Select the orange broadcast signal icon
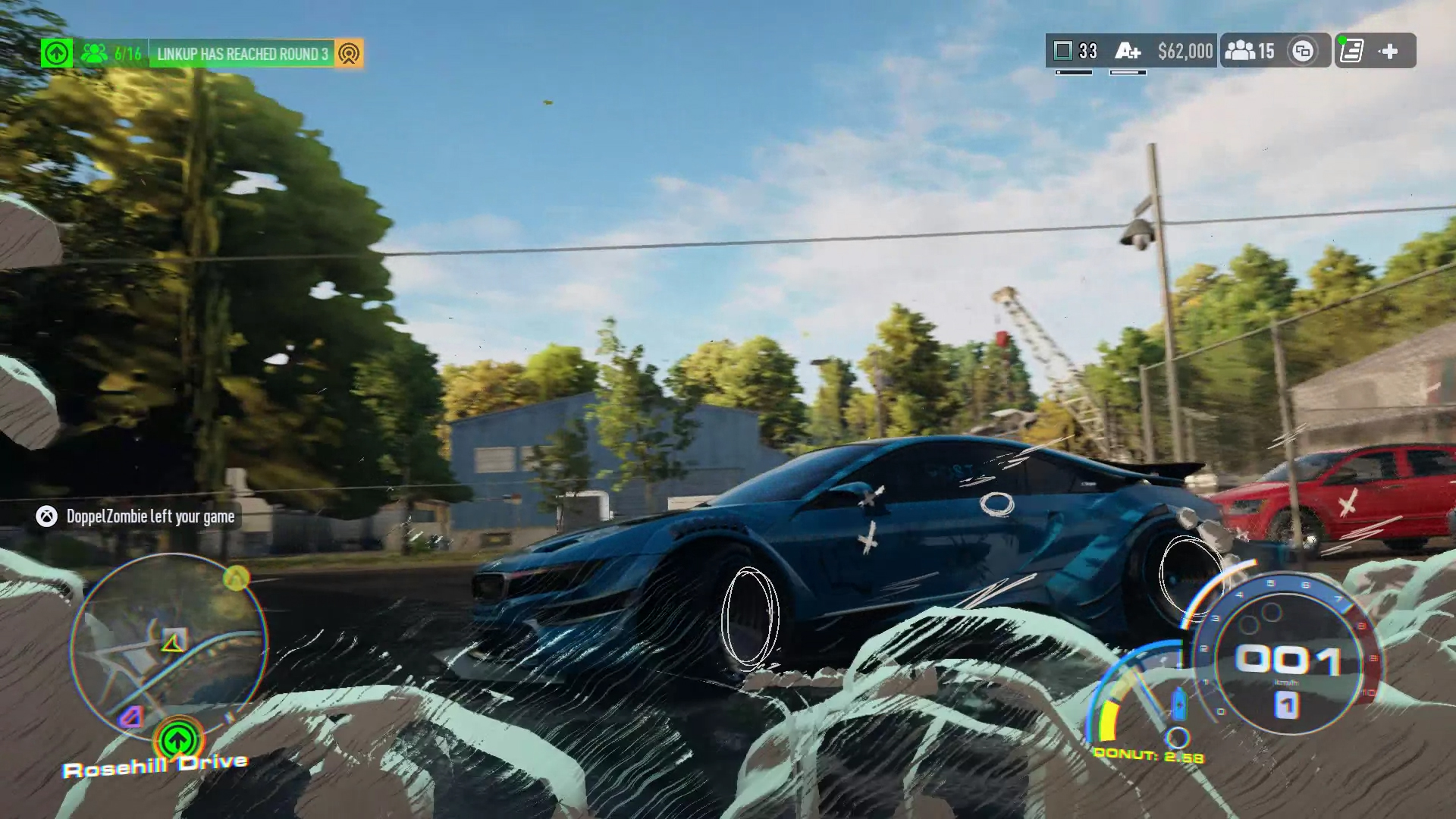Viewport: 1456px width, 819px height. point(349,54)
